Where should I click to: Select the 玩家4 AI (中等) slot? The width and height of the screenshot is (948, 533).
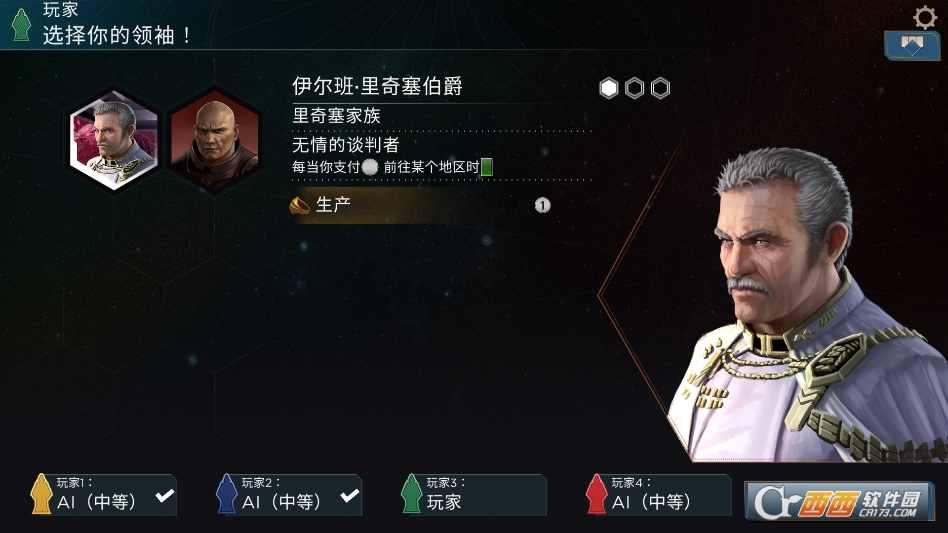pos(659,495)
